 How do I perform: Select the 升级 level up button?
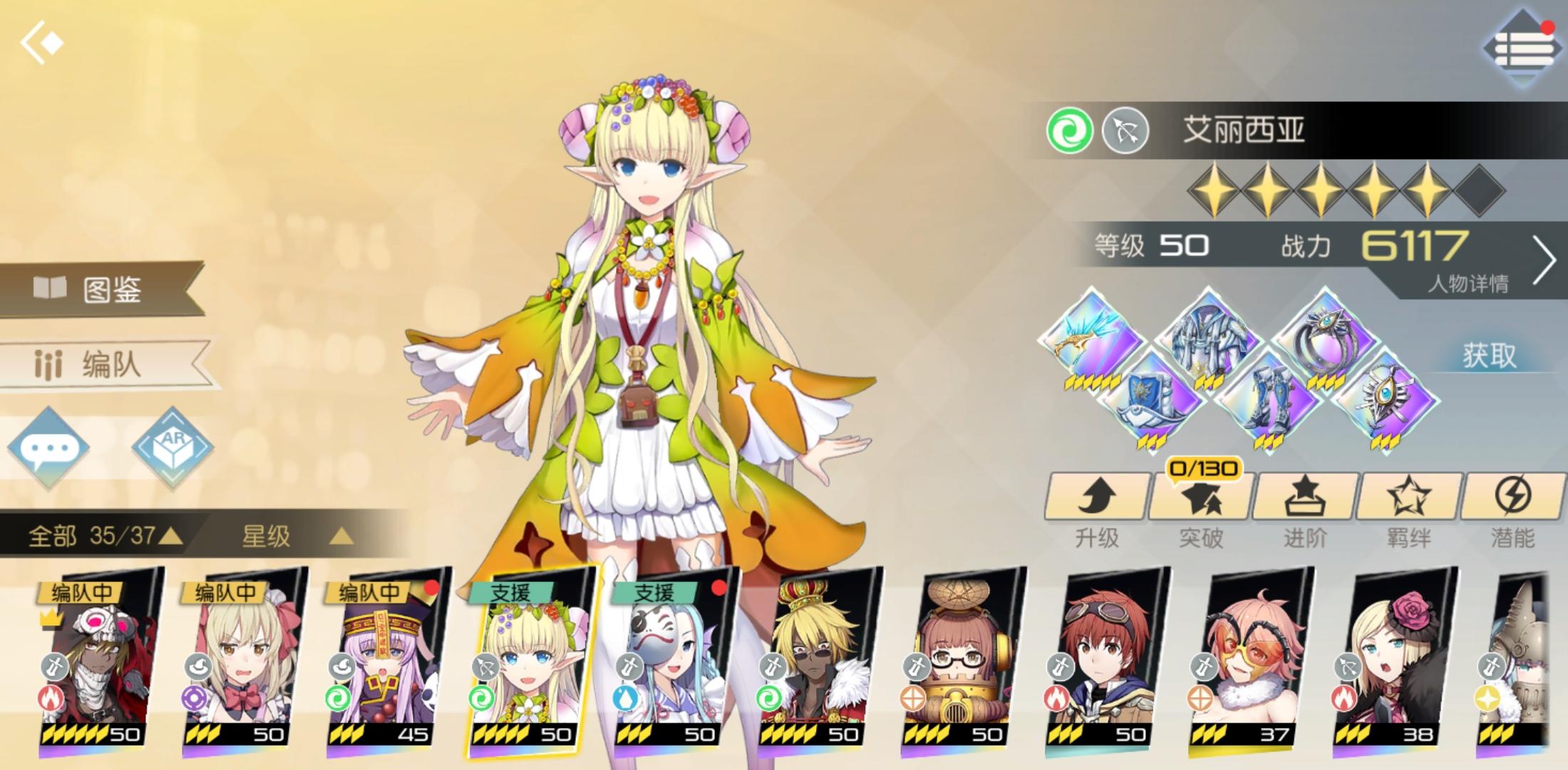tap(1097, 508)
